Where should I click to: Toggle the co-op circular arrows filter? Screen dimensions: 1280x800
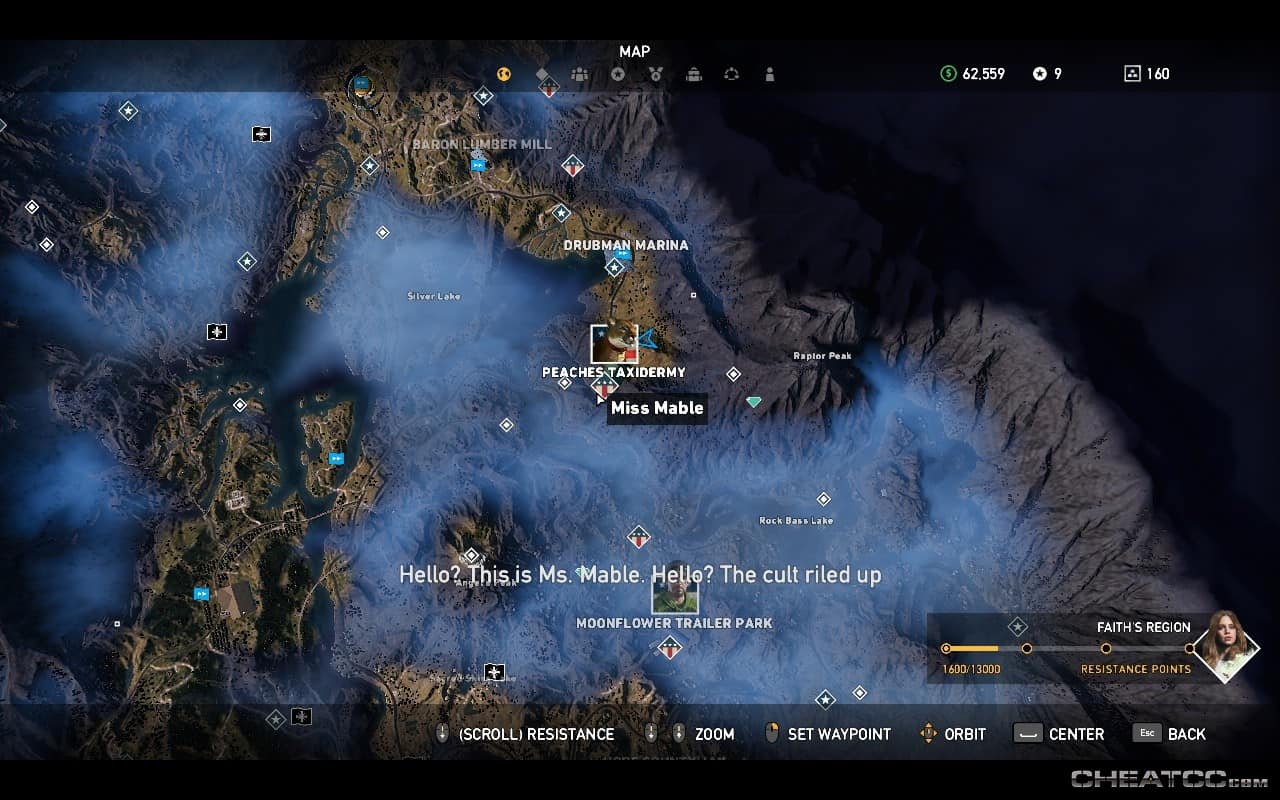point(731,73)
